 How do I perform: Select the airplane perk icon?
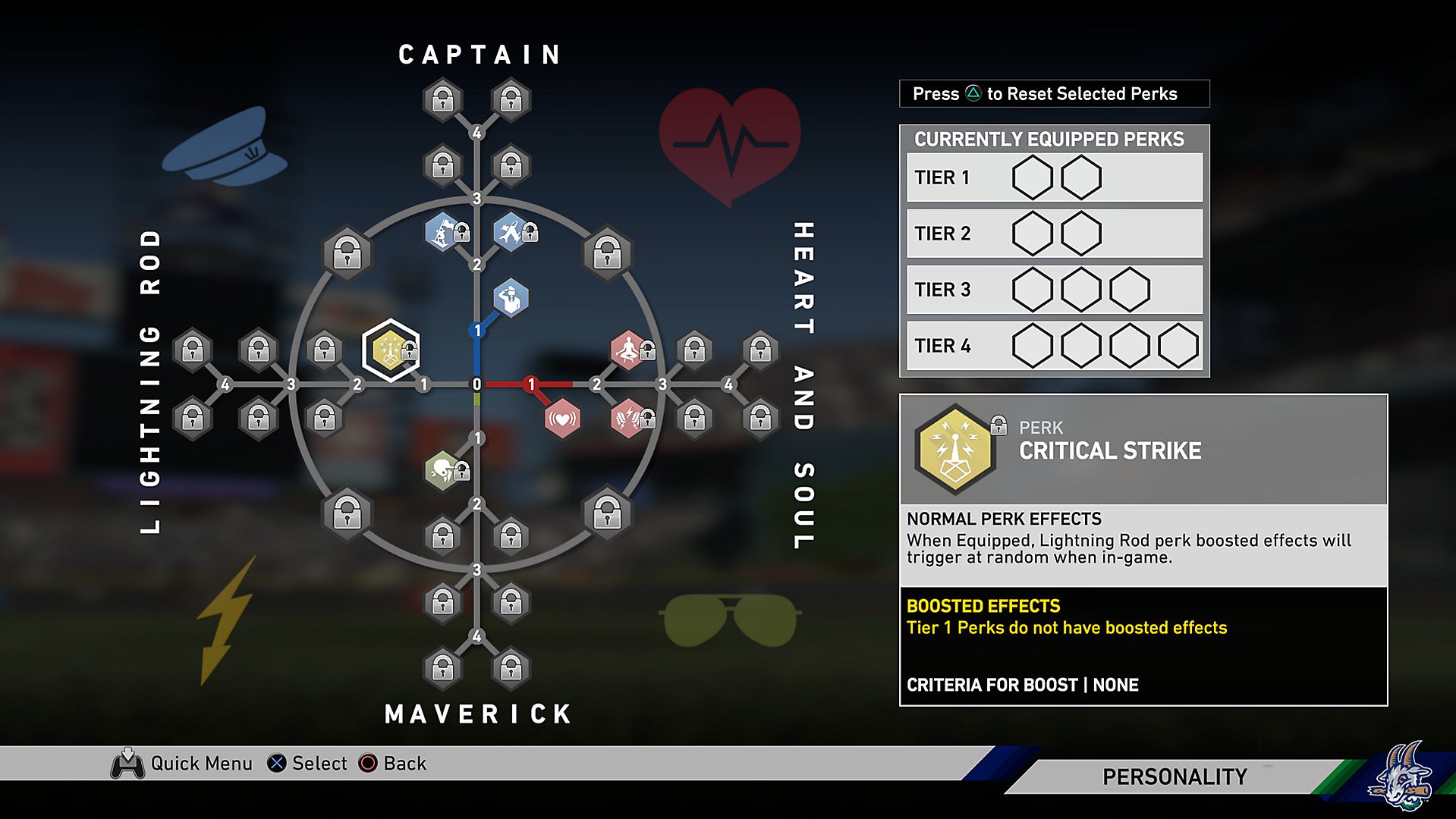click(510, 233)
